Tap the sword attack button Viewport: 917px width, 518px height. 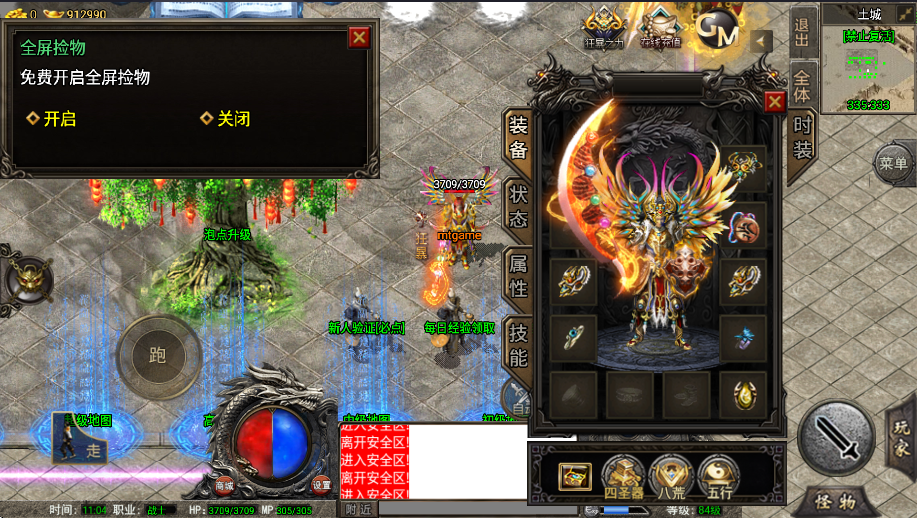(x=836, y=436)
